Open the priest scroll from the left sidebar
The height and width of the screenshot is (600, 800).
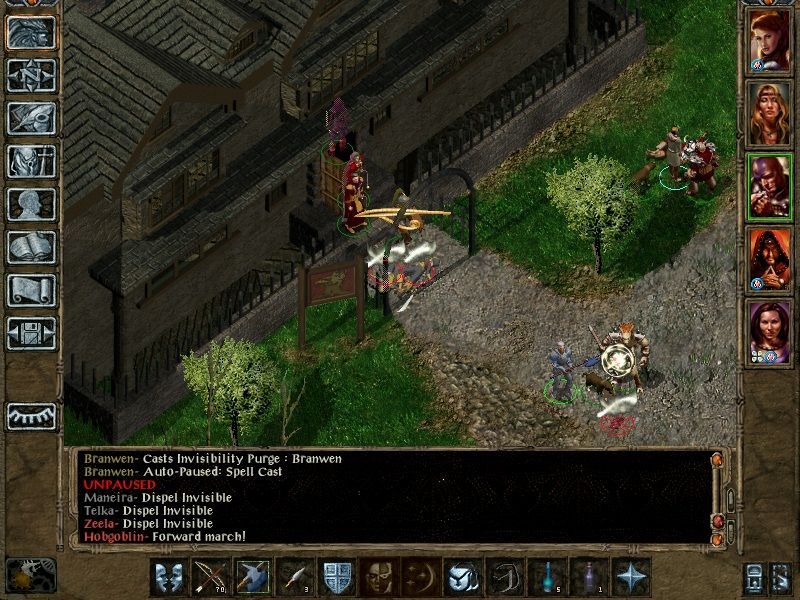click(32, 290)
